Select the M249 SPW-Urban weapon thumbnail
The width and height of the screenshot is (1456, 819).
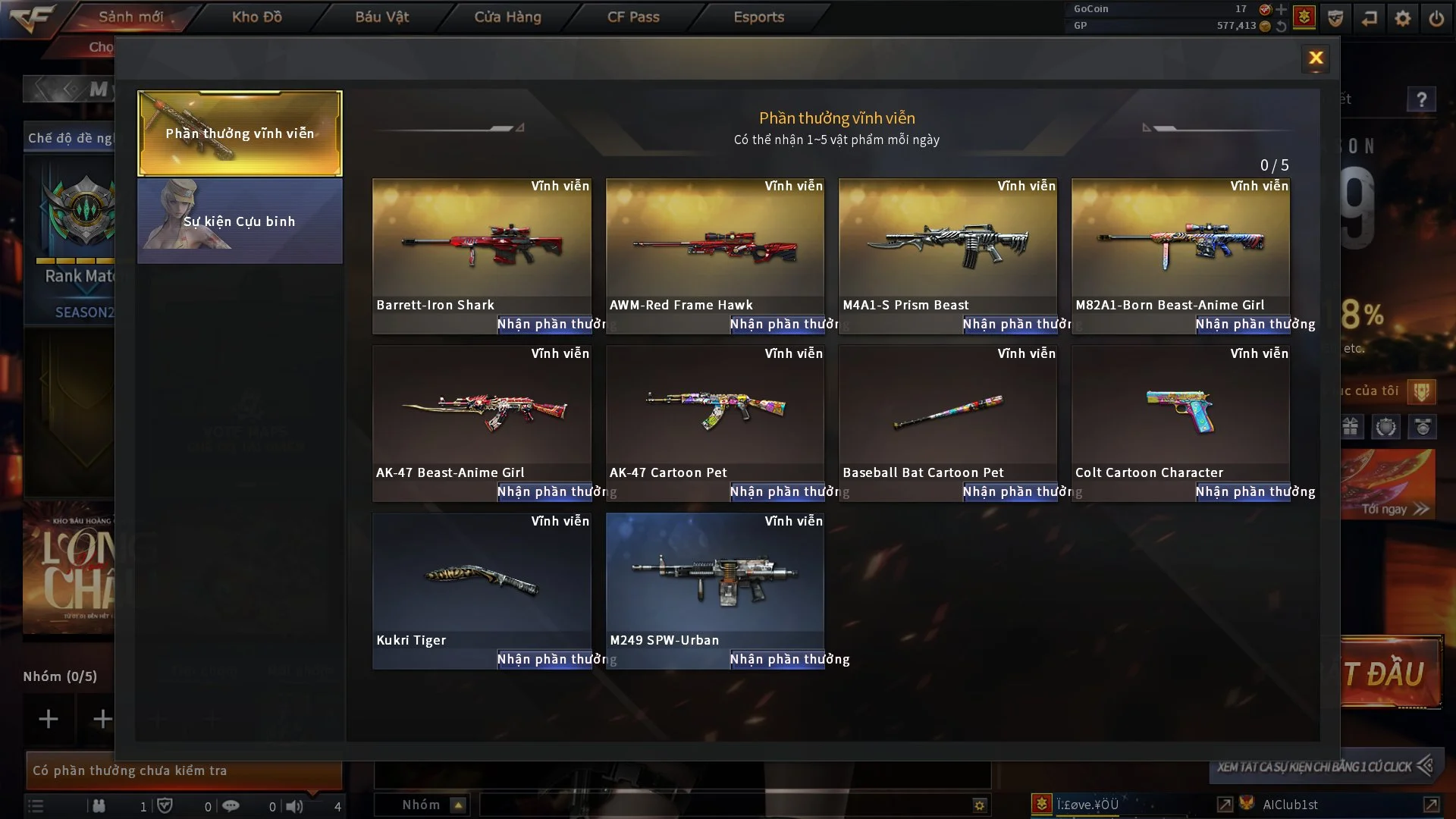click(x=714, y=580)
